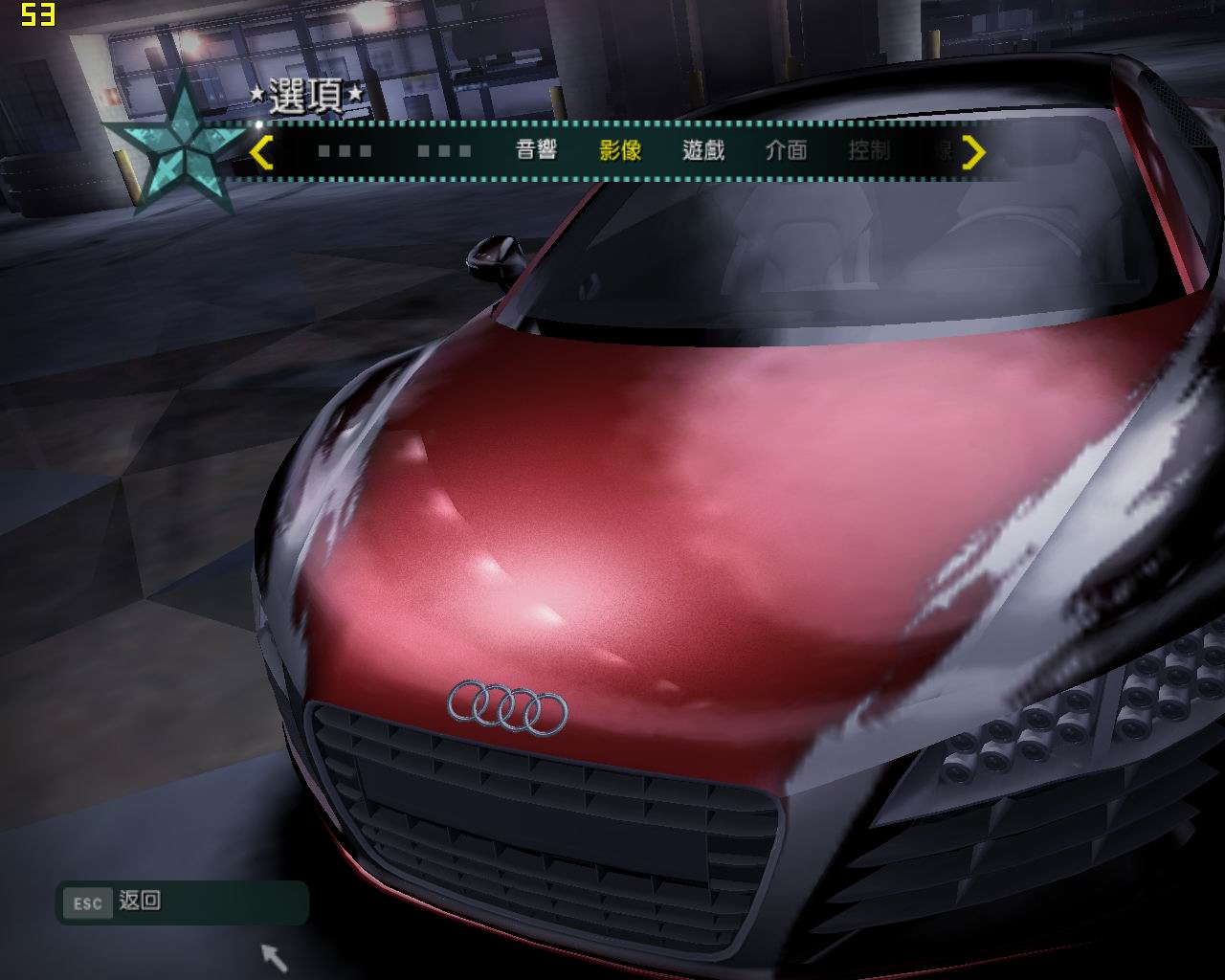This screenshot has width=1225, height=980.
Task: Open the 影像 video options tab
Action: tap(620, 150)
